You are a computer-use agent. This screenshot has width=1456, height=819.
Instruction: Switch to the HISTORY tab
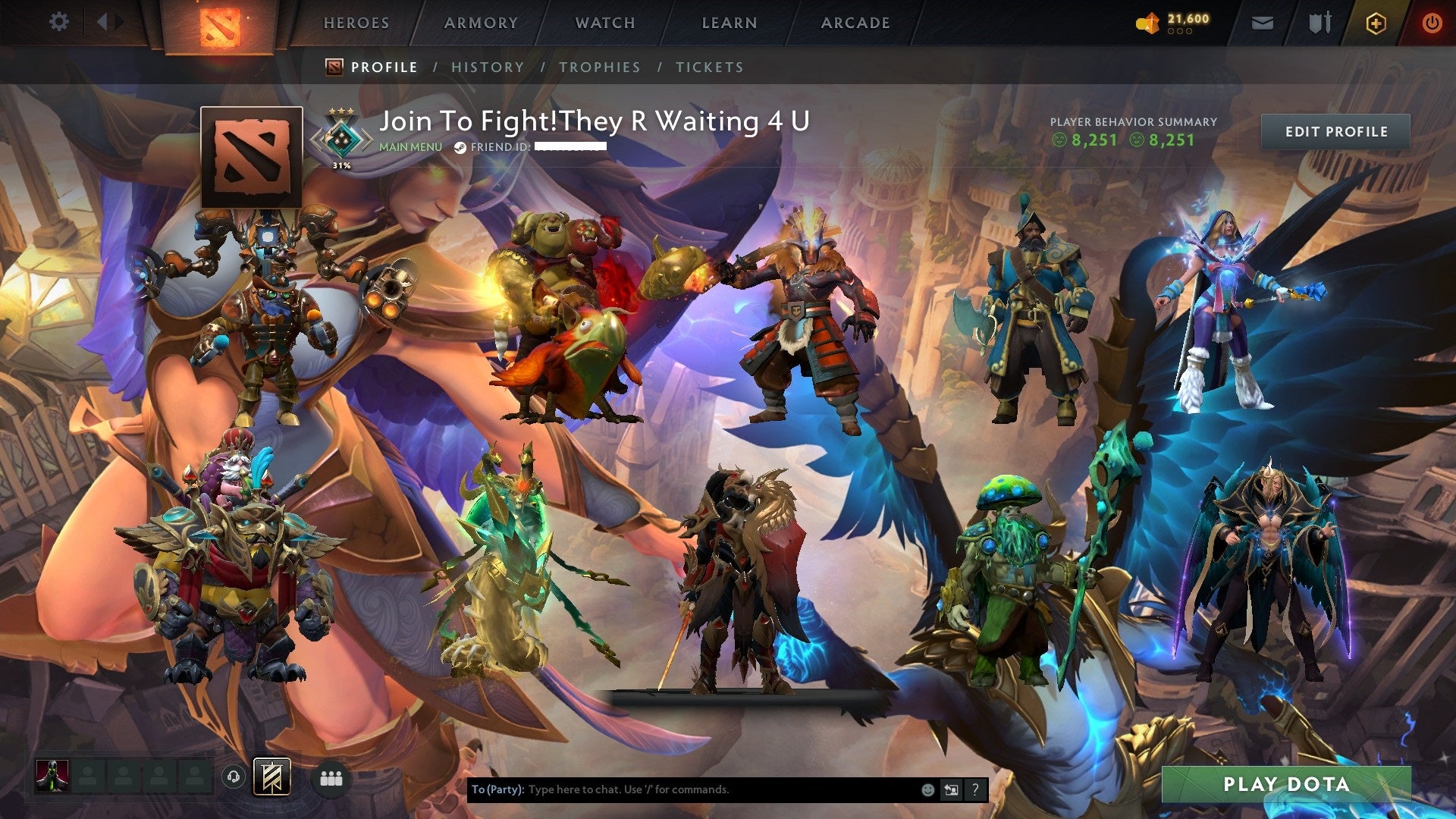pyautogui.click(x=488, y=67)
